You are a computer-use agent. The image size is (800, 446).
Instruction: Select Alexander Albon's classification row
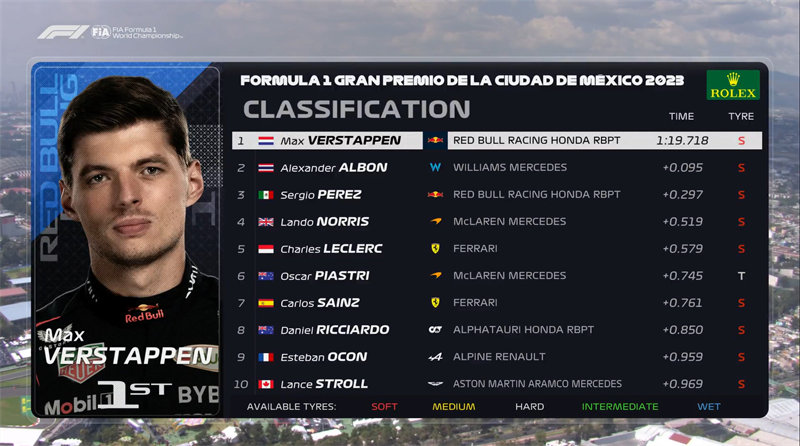[497, 168]
